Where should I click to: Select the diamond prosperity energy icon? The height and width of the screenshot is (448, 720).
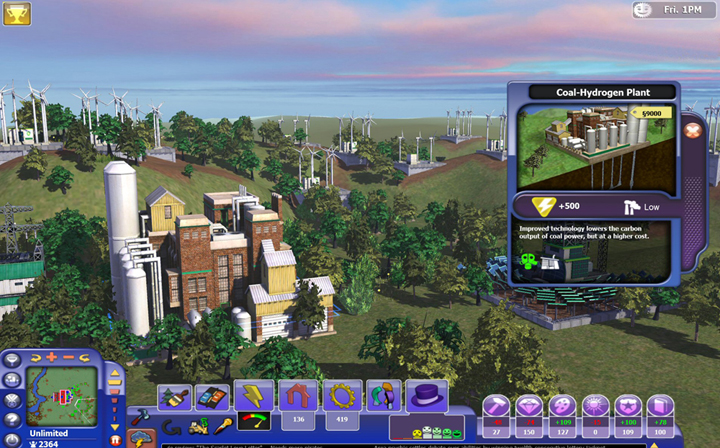(x=529, y=406)
